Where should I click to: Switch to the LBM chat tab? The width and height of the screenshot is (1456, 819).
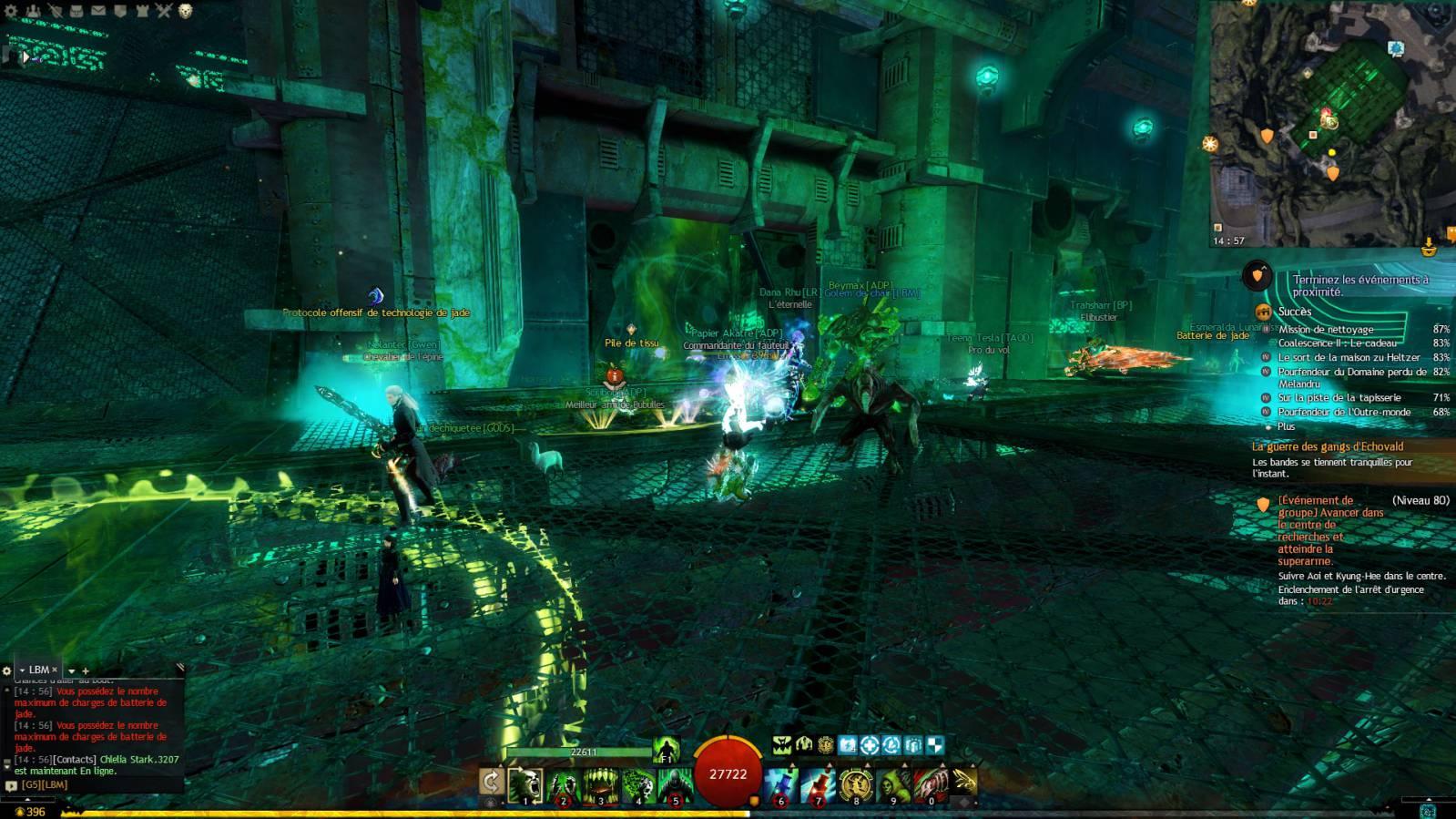38,670
